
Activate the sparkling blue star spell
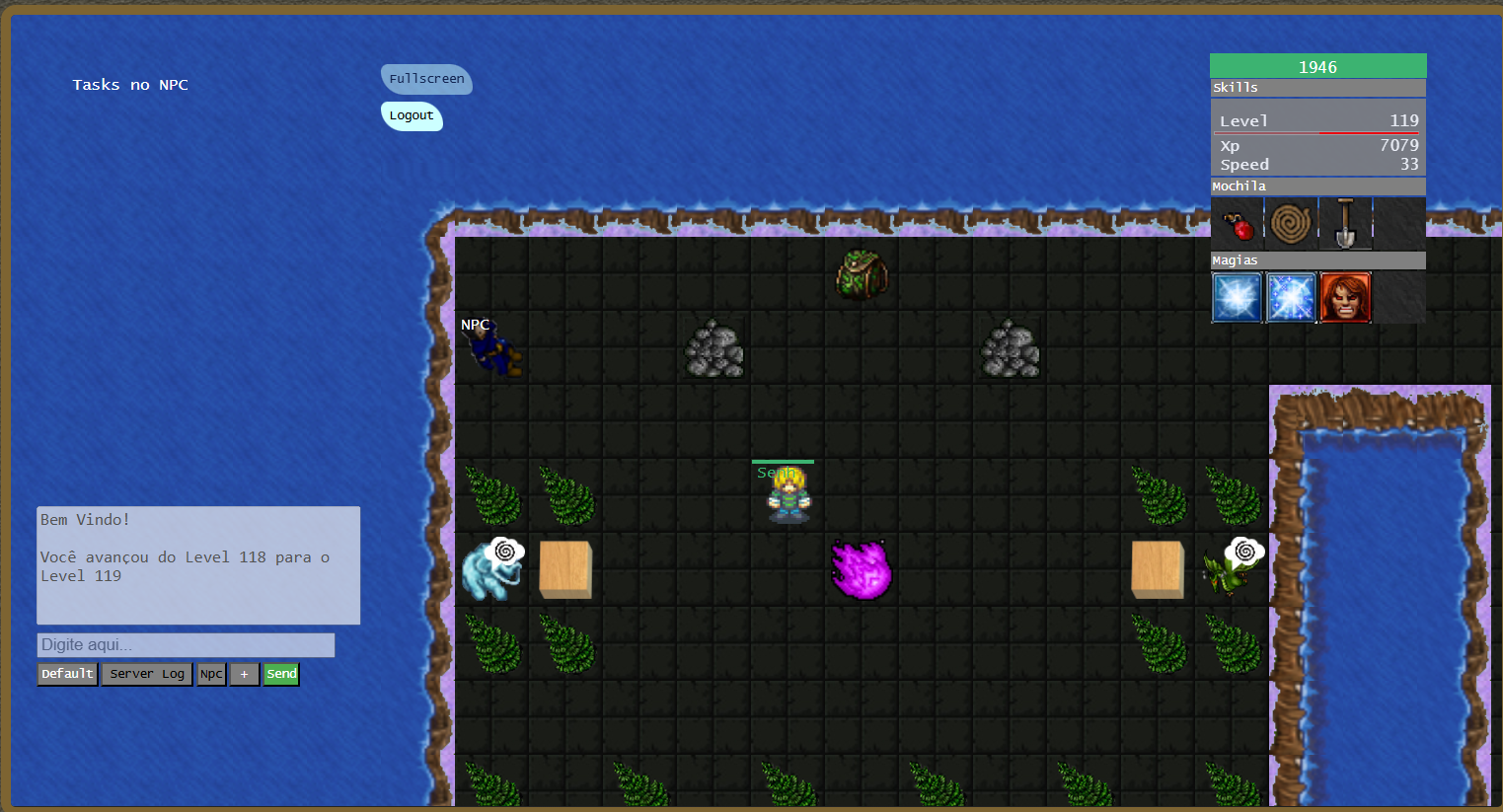(1291, 298)
